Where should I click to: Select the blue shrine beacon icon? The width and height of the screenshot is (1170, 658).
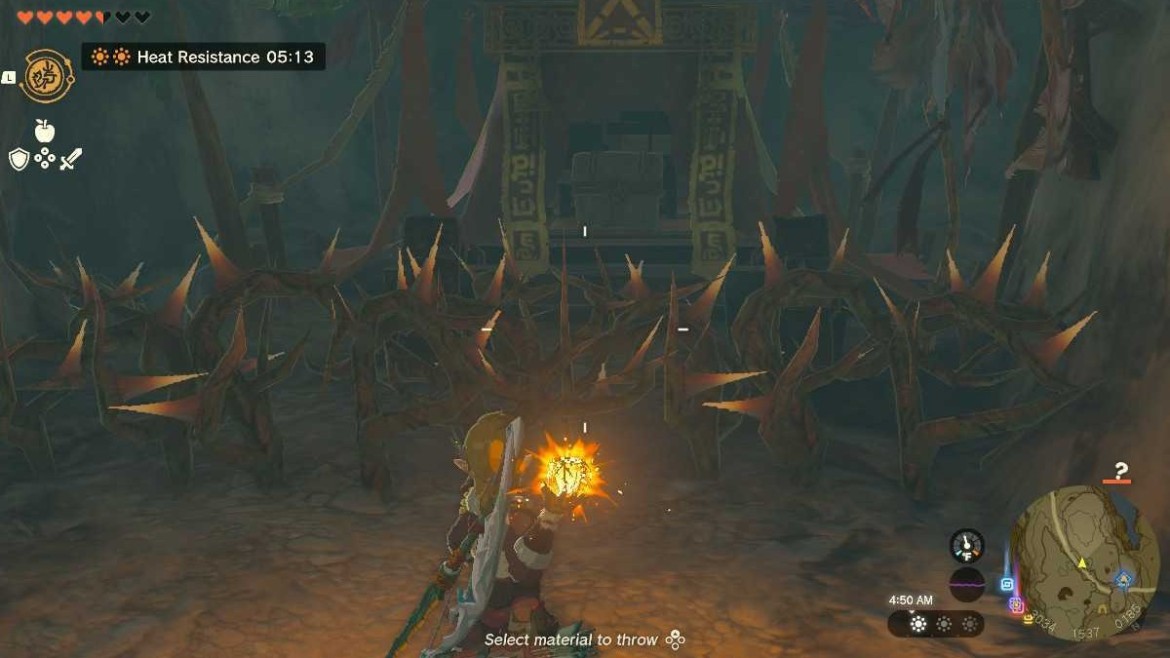[1007, 584]
